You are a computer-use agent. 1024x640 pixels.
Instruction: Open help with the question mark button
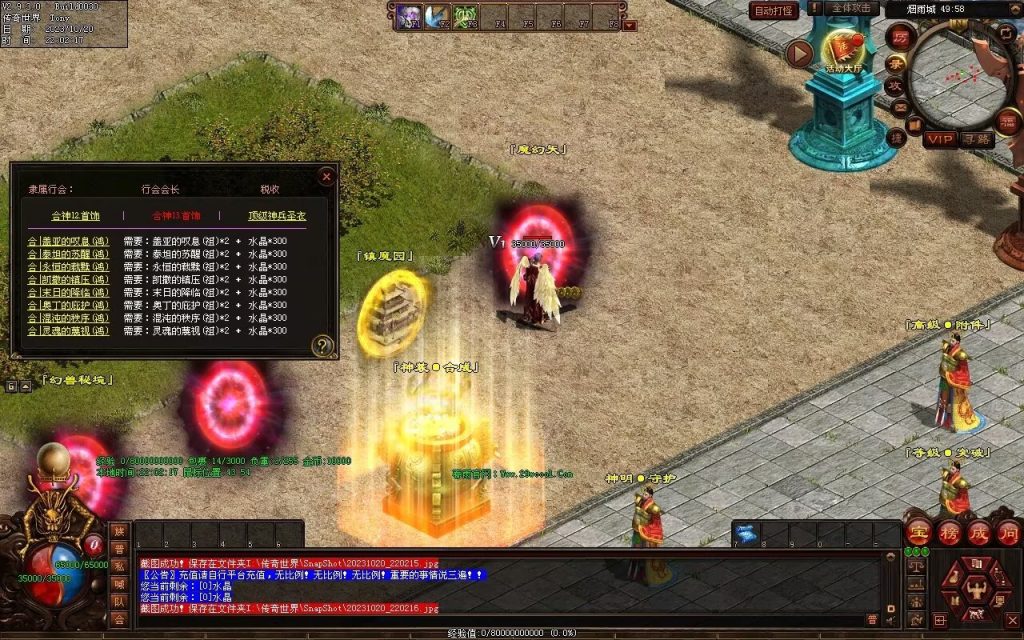(x=322, y=346)
